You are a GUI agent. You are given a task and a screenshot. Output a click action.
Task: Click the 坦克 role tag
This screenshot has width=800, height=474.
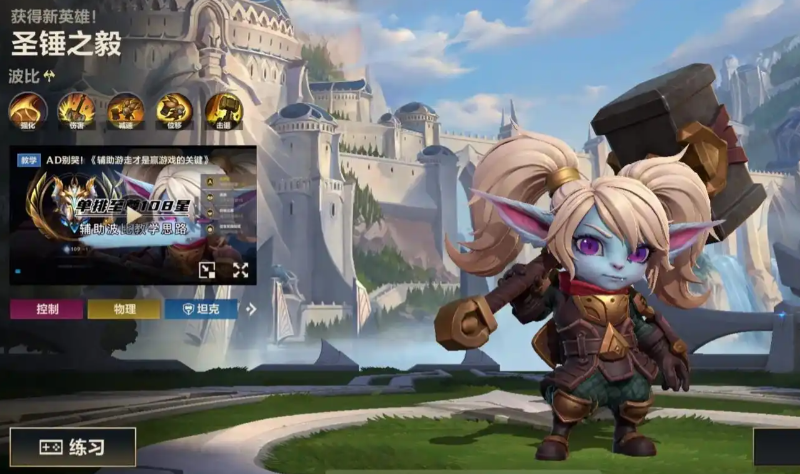click(201, 309)
